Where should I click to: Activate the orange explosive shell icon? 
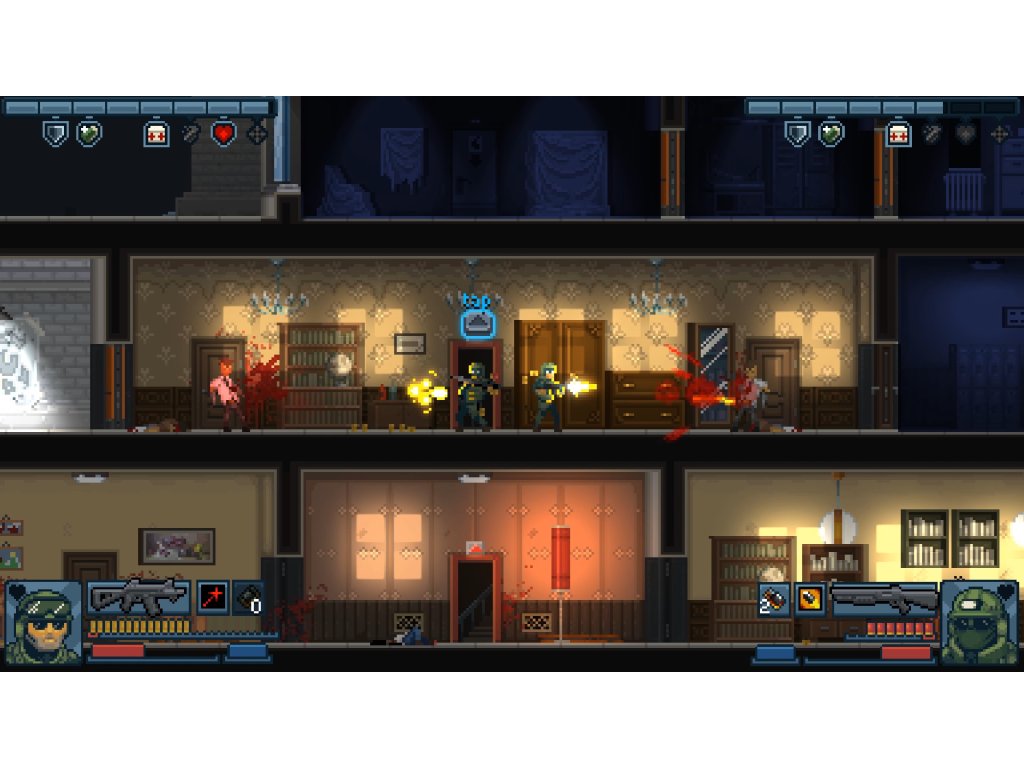tap(809, 598)
